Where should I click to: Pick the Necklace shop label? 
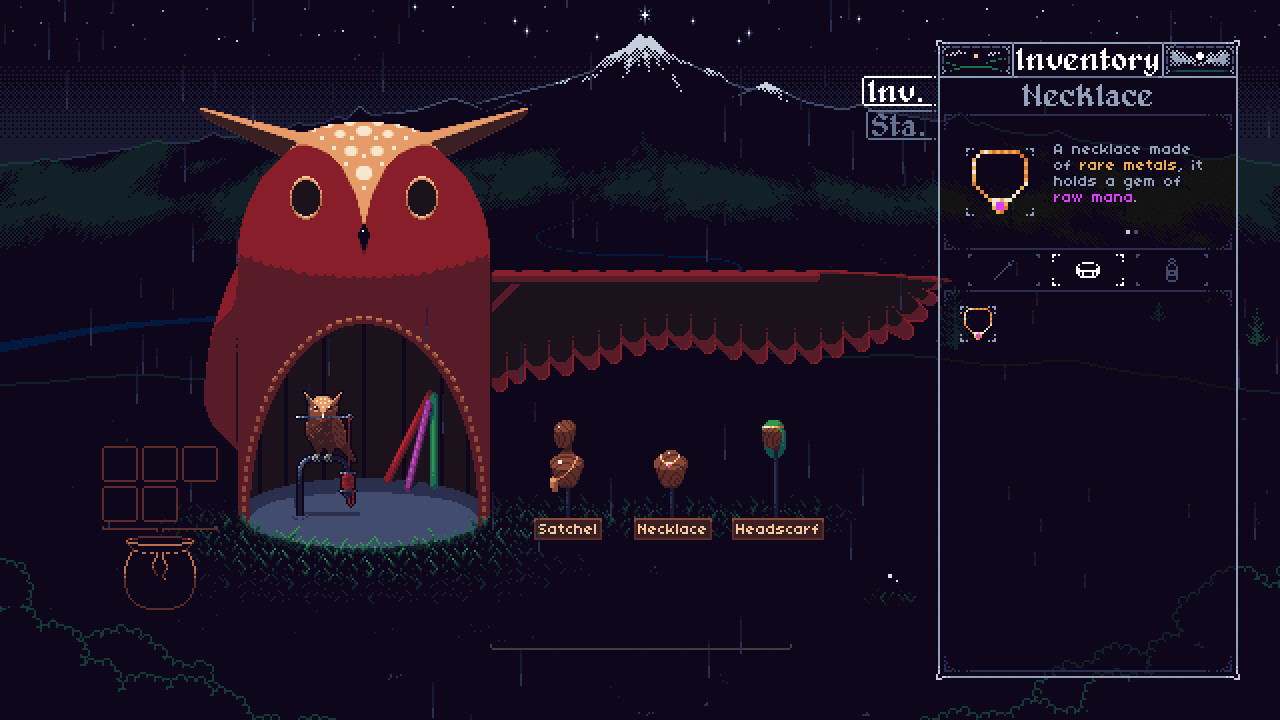672,529
